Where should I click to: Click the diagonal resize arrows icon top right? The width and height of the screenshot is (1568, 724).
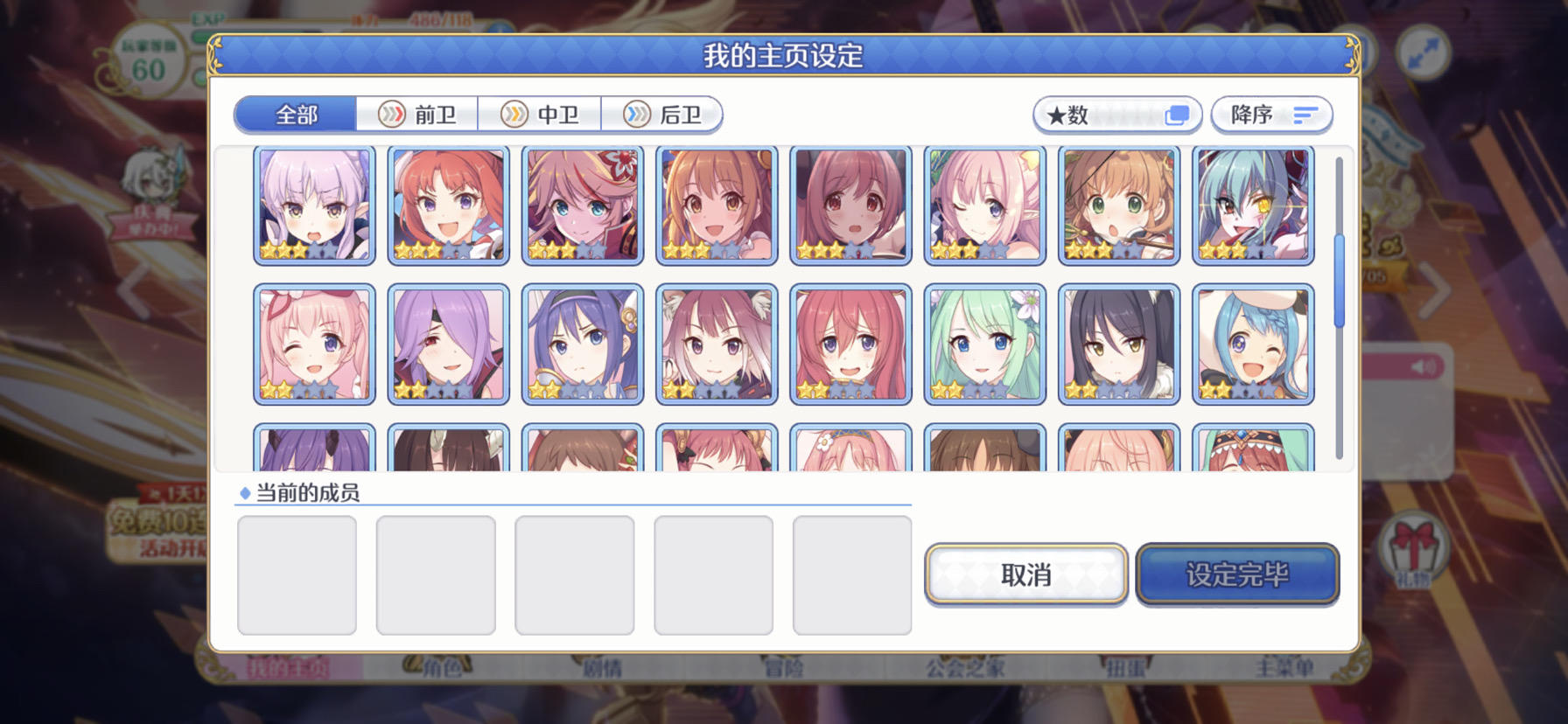[1424, 50]
